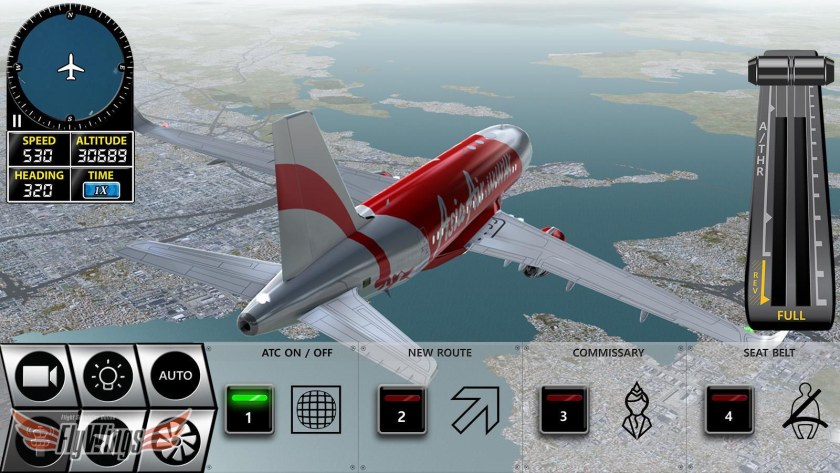Click the new route arrow icon
The image size is (840, 473).
coord(474,409)
